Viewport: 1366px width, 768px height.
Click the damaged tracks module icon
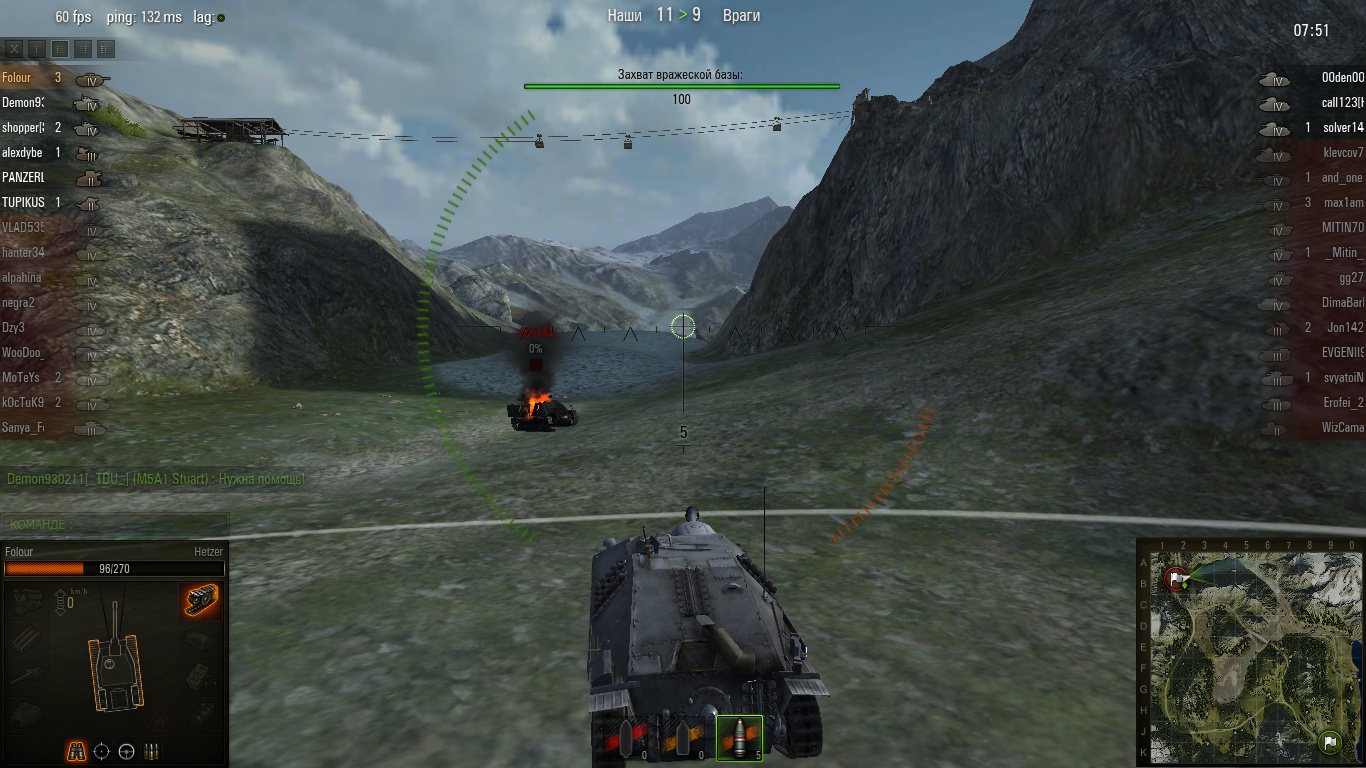point(201,599)
